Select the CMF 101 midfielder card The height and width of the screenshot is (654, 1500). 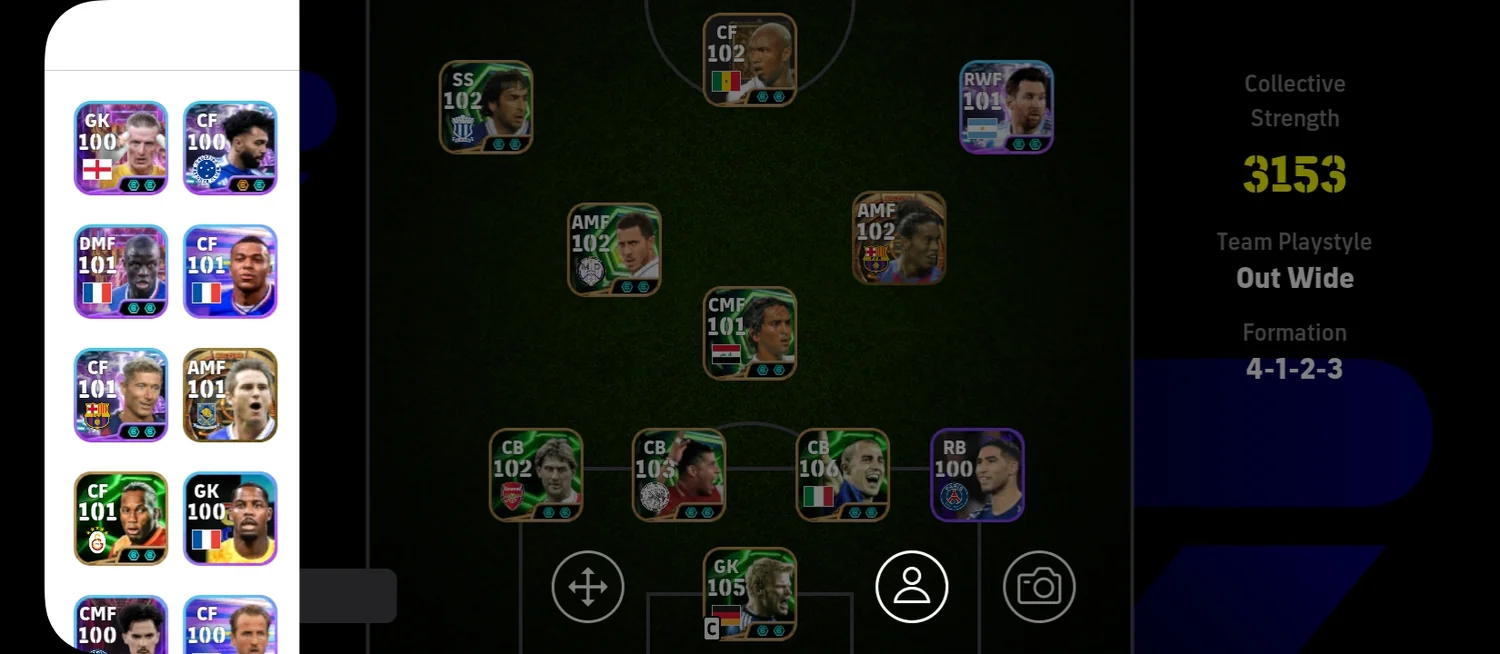click(750, 333)
